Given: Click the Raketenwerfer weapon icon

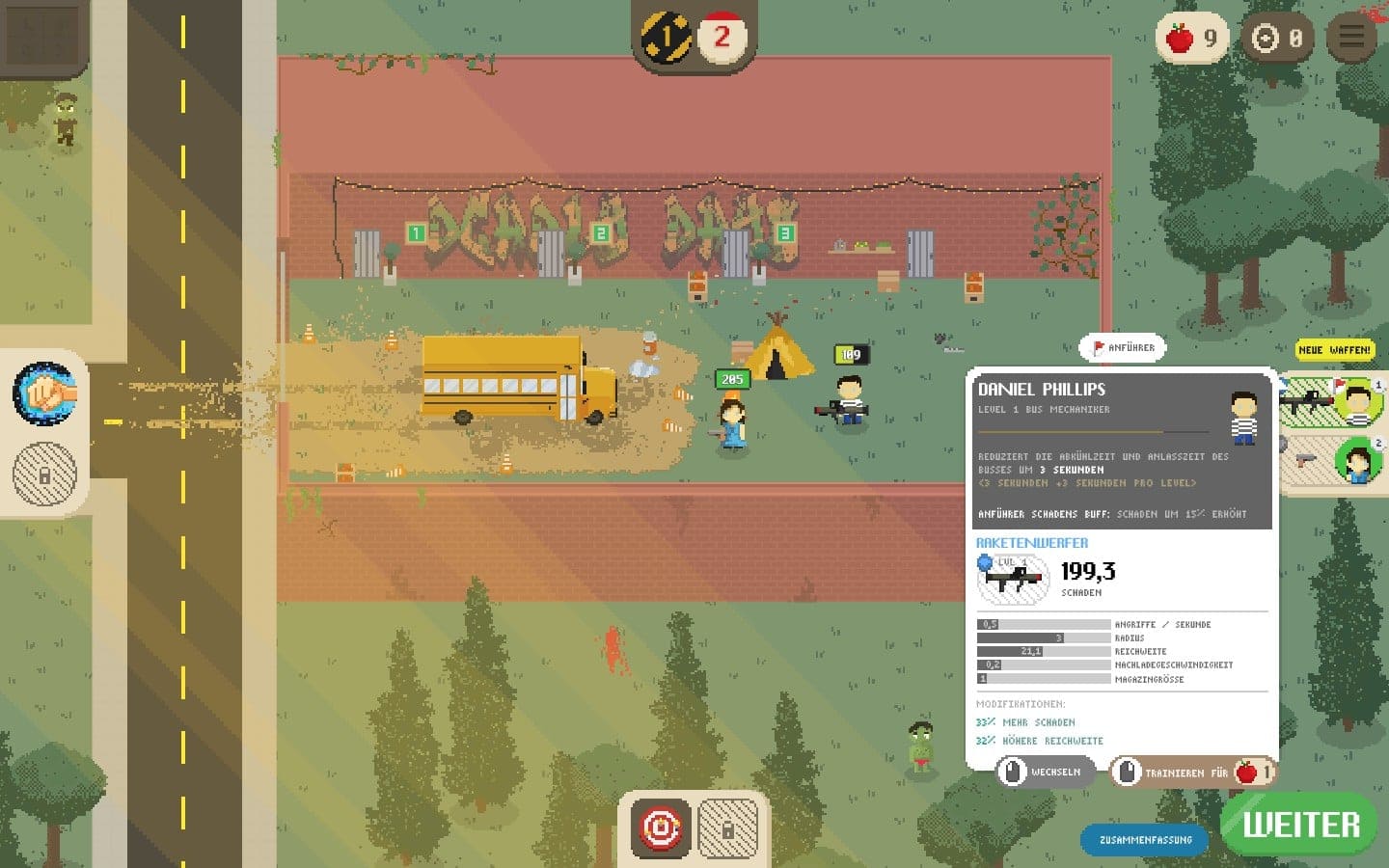Looking at the screenshot, I should (x=1013, y=580).
